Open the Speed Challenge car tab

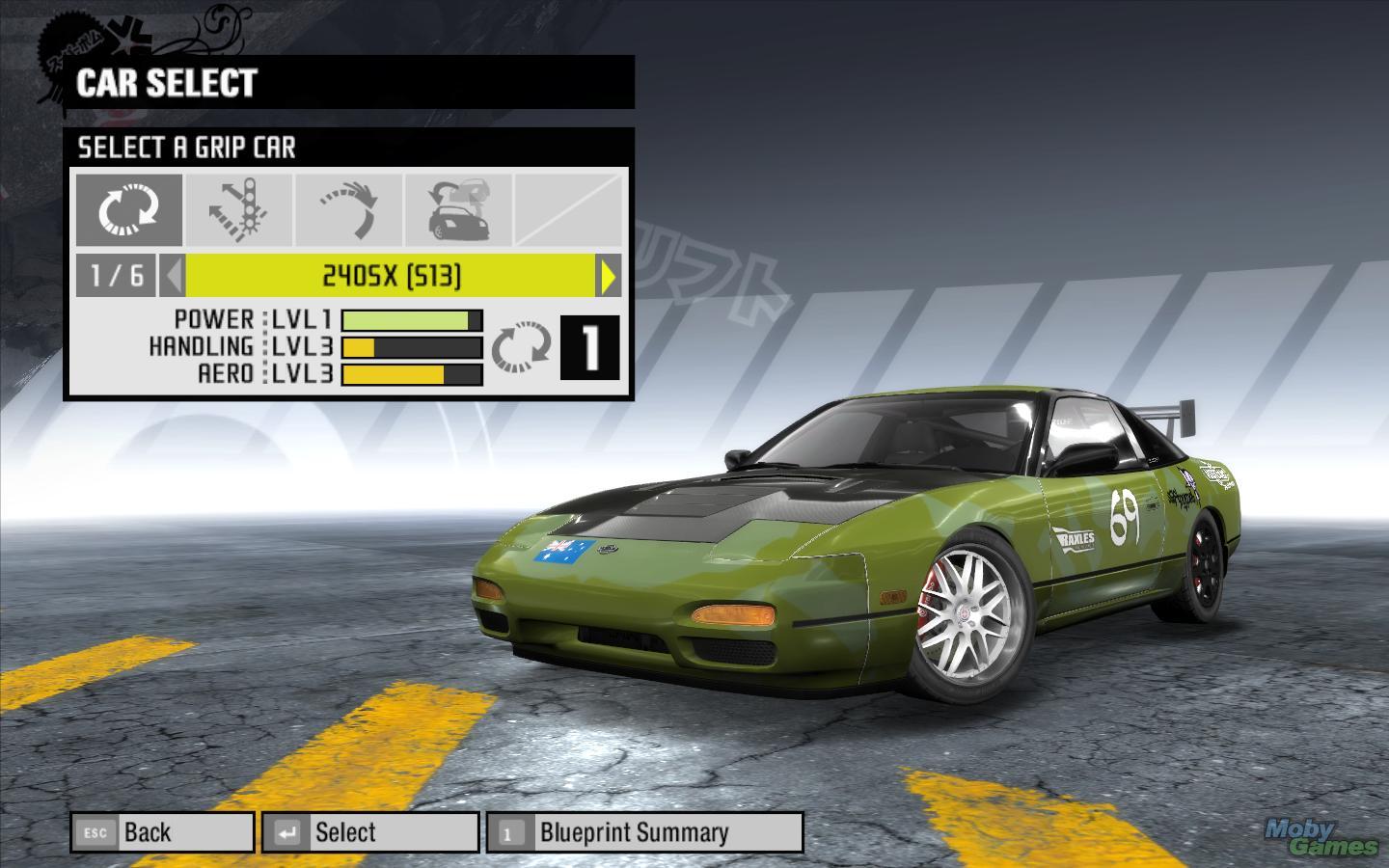[458, 209]
